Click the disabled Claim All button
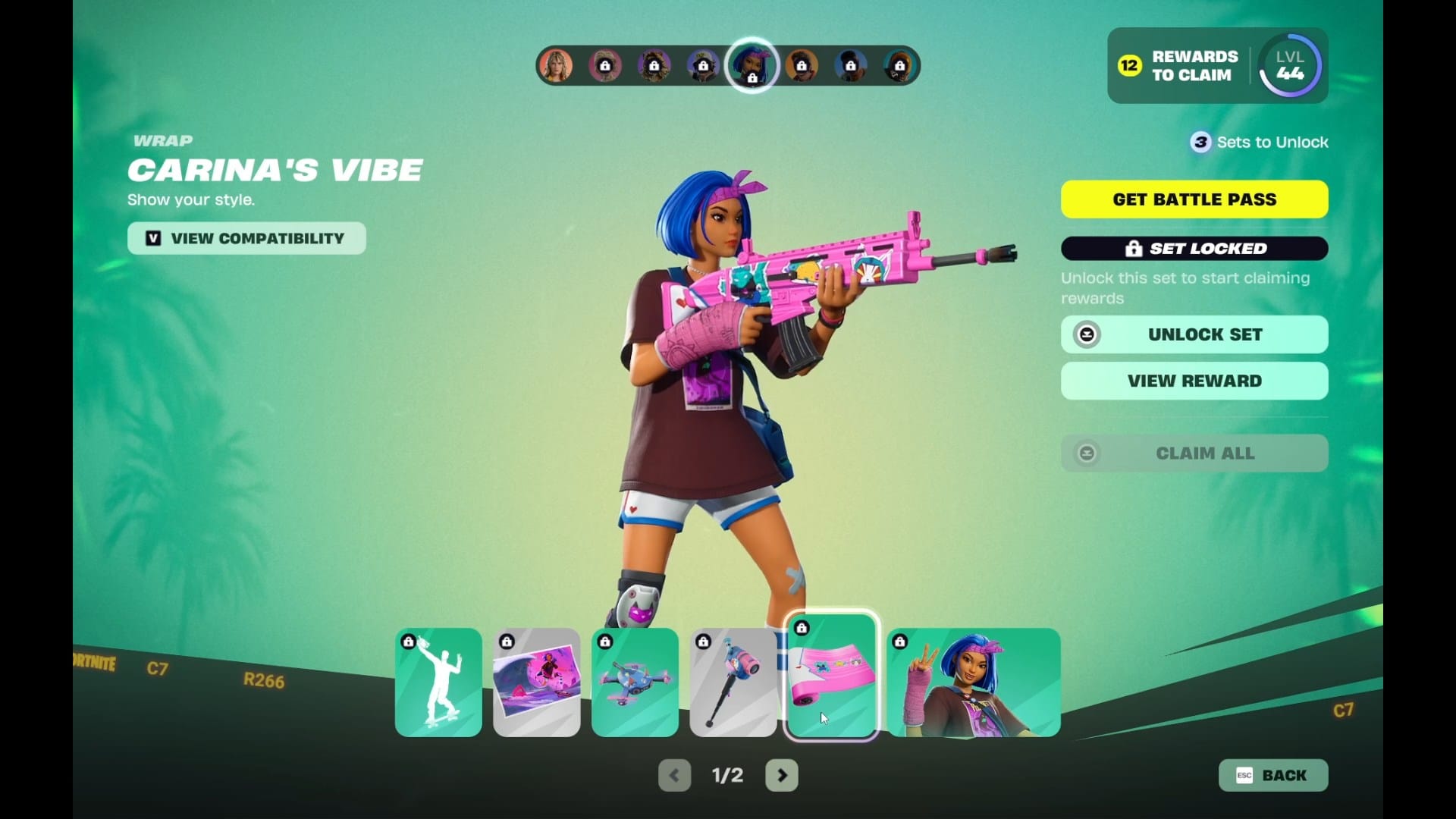 click(x=1194, y=453)
